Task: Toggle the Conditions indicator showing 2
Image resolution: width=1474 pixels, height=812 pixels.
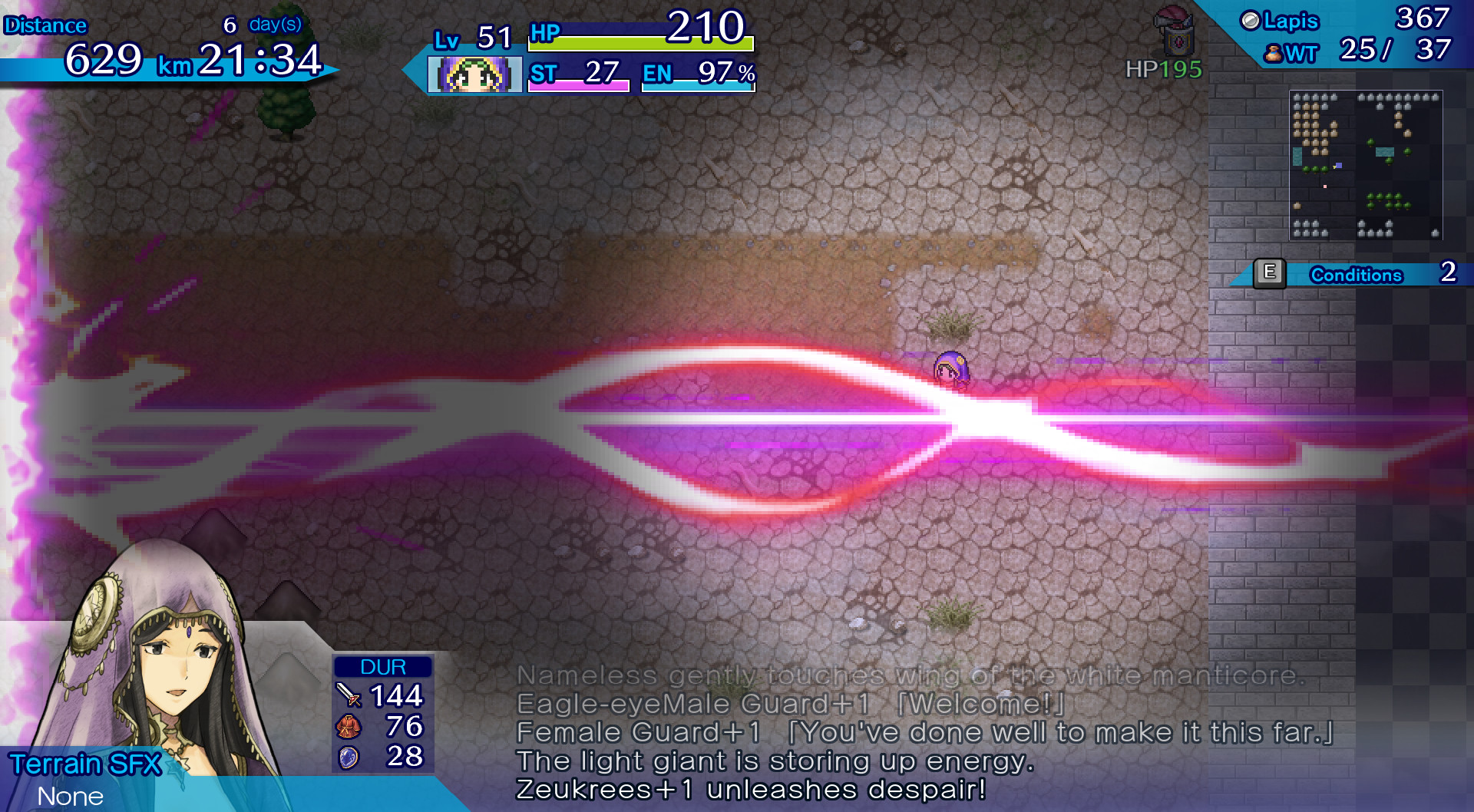Action: (x=1448, y=274)
